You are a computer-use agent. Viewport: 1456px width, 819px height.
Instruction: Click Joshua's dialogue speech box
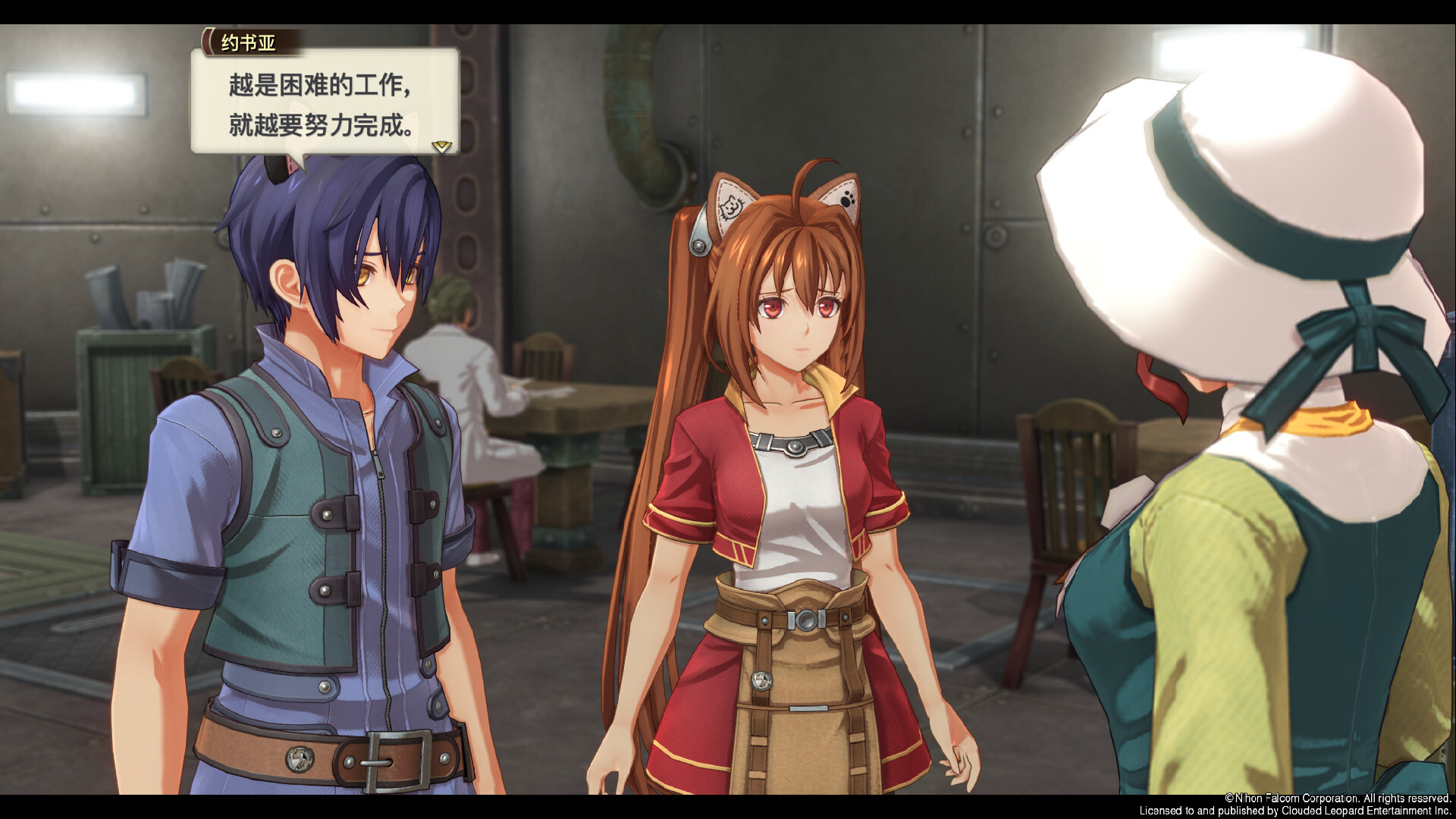(325, 102)
